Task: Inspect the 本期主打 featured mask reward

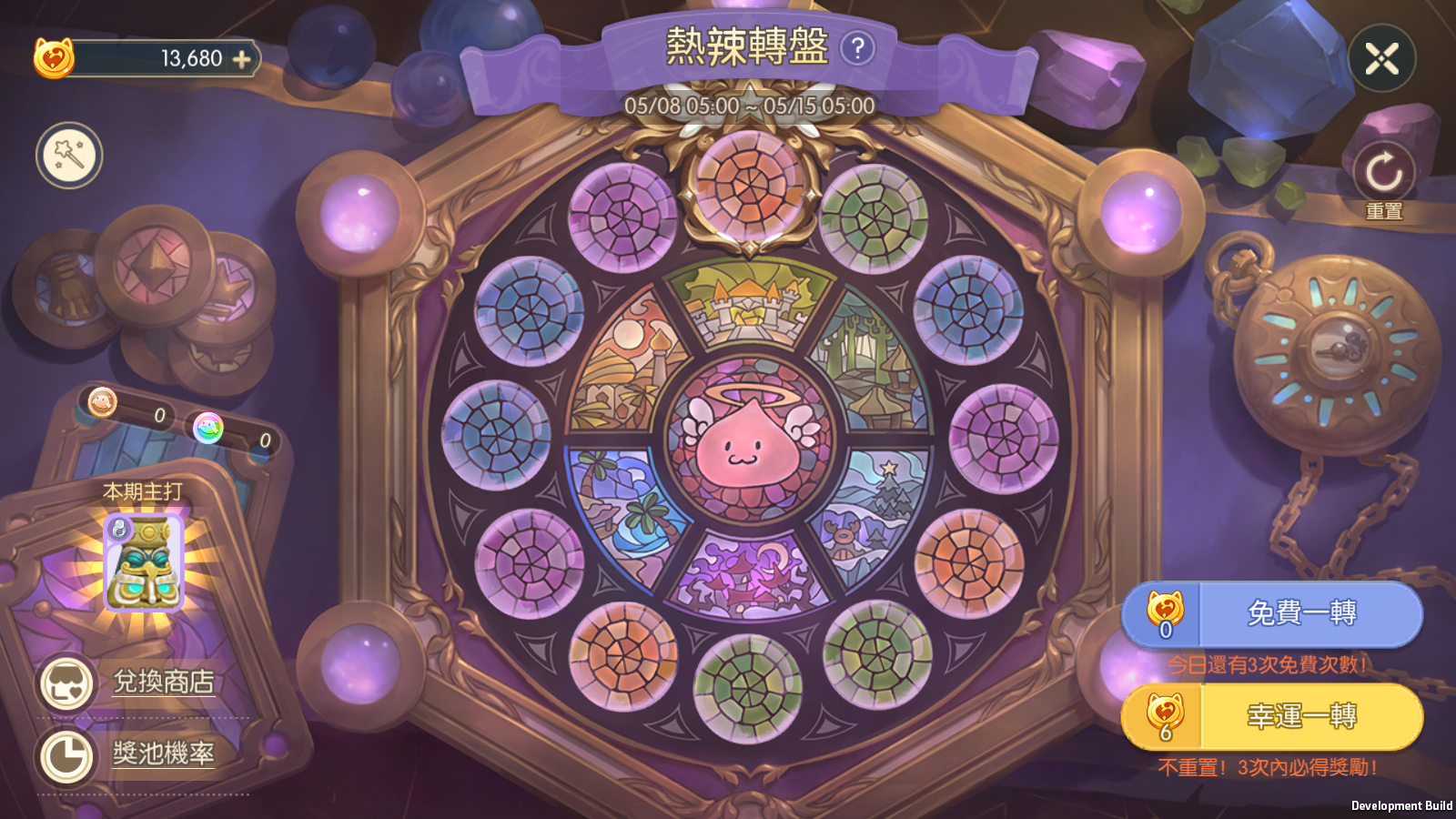Action: point(144,562)
